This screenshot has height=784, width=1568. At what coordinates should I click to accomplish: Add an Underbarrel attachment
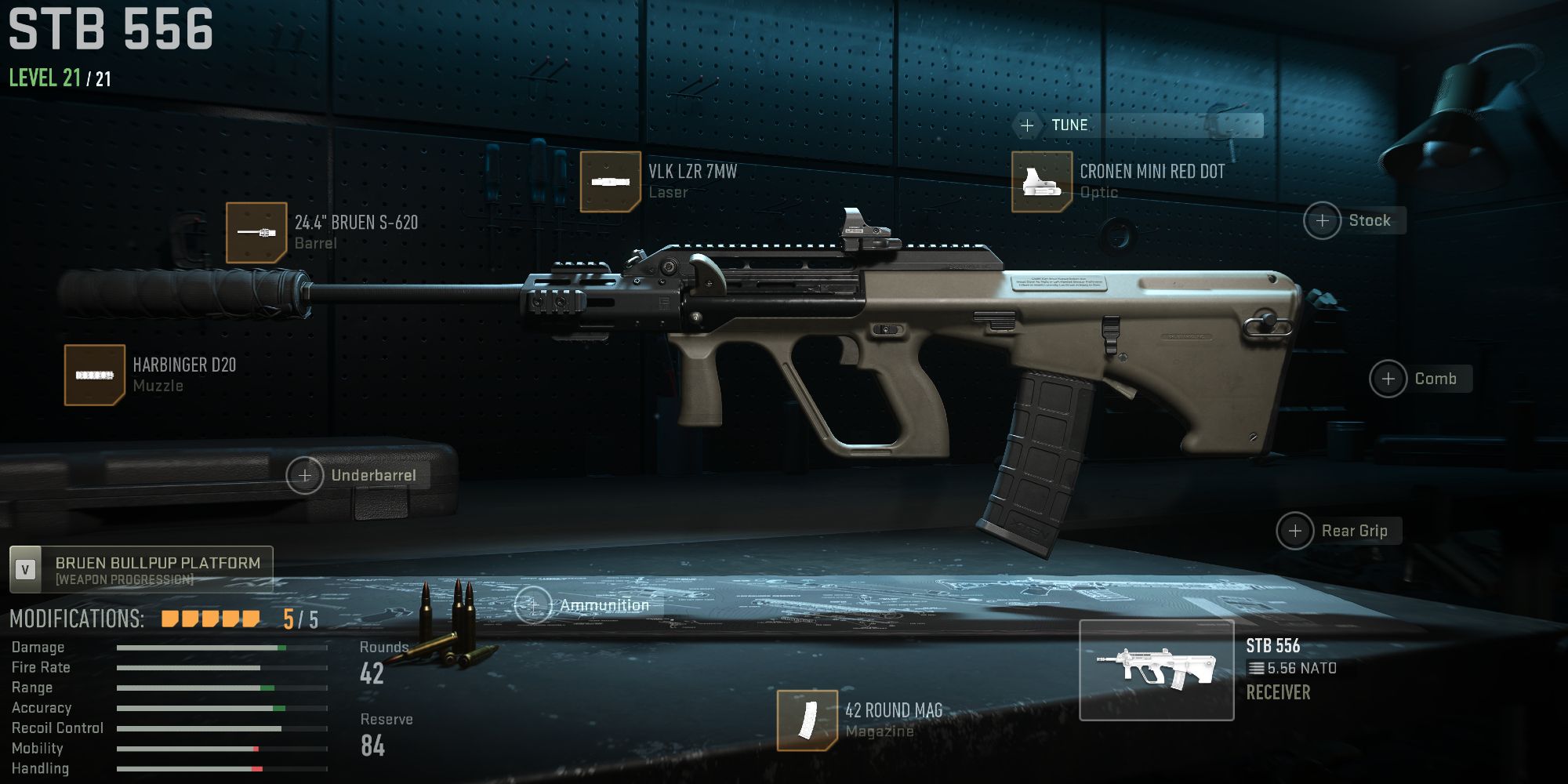tap(304, 474)
